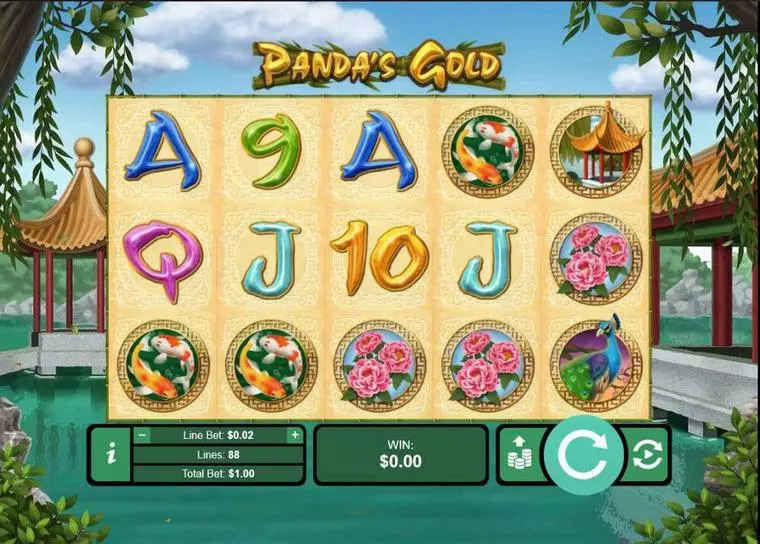Open the info paytable button

110,454
